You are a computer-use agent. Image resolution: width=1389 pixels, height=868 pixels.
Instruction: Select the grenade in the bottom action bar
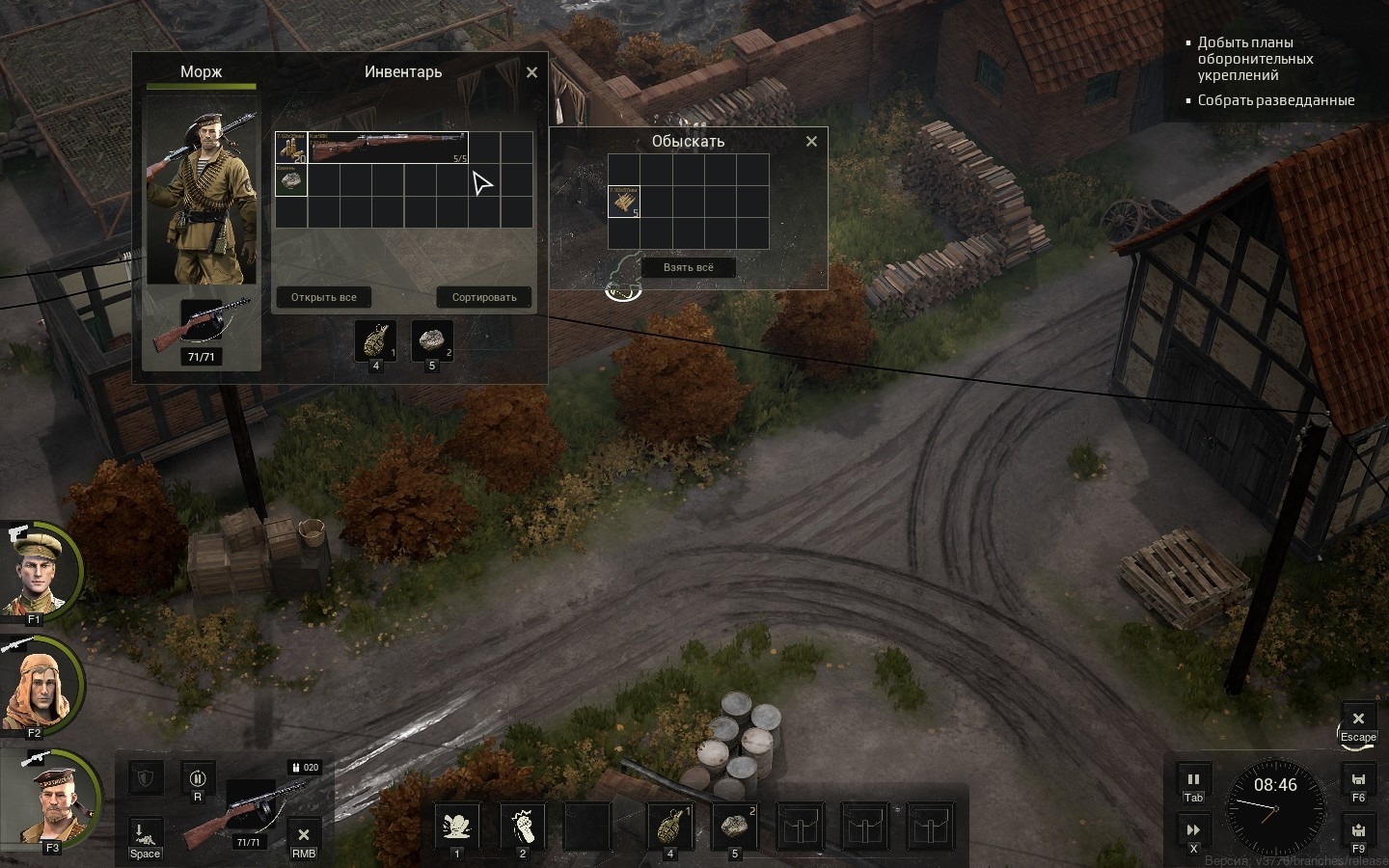pos(670,827)
